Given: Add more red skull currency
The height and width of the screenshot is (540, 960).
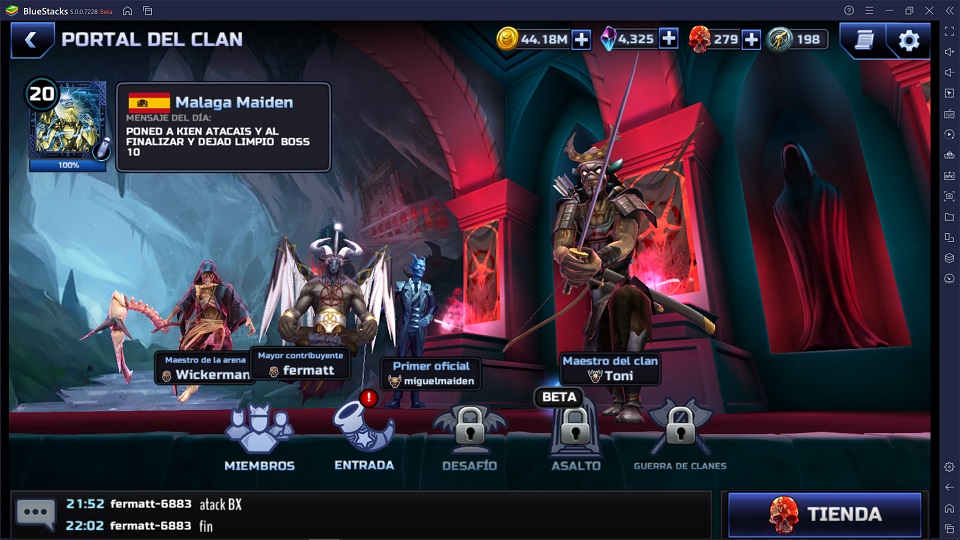Looking at the screenshot, I should pyautogui.click(x=750, y=40).
